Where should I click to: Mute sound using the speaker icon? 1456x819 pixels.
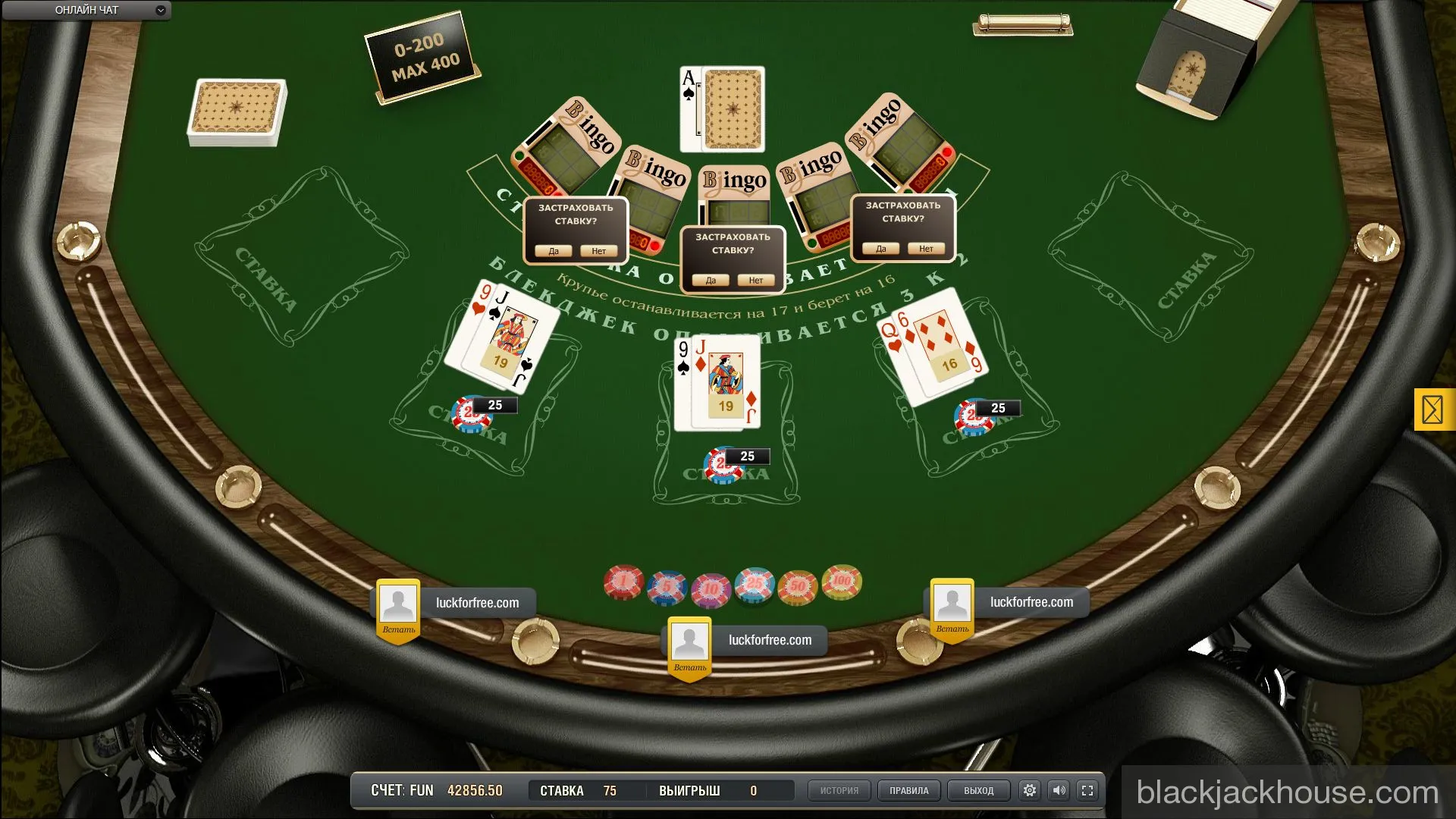[1059, 789]
